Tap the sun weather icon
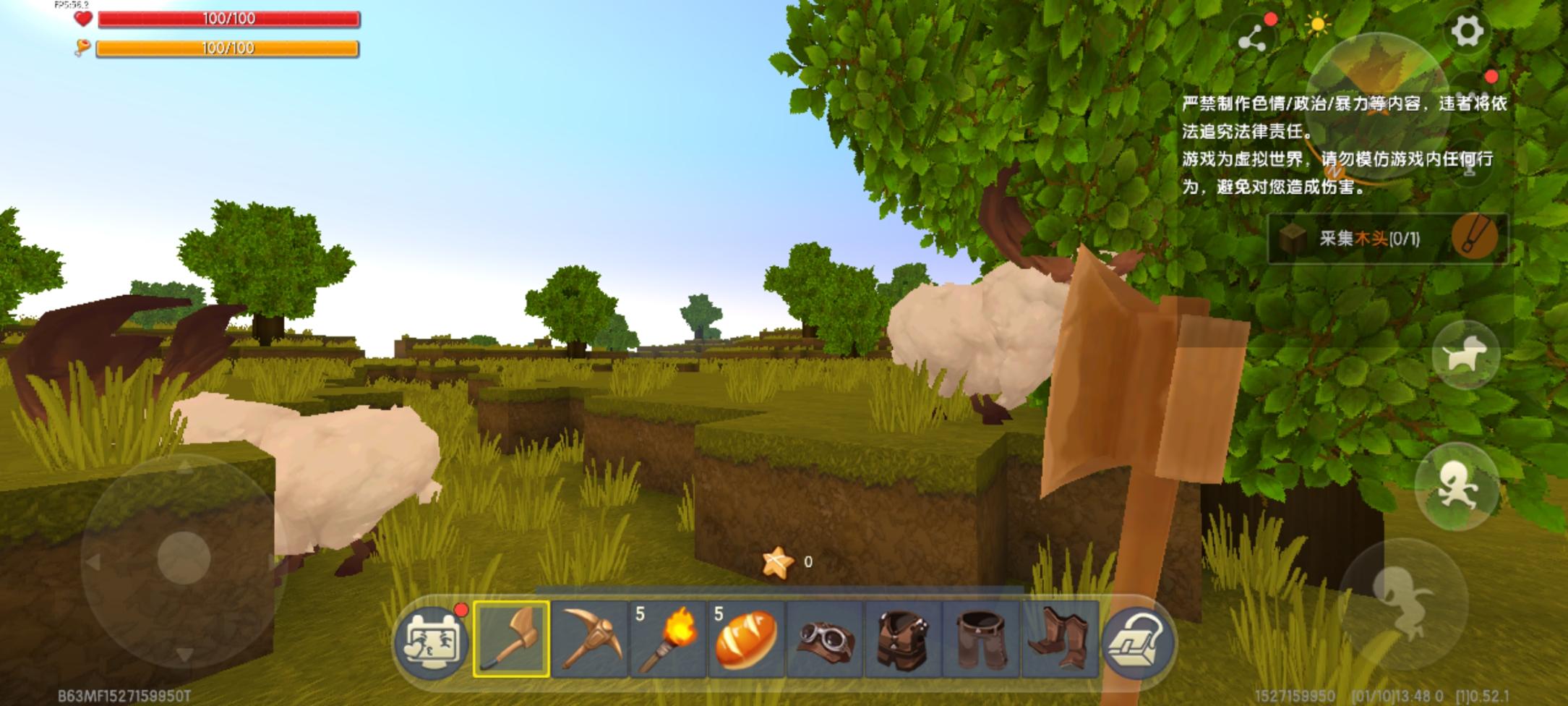The image size is (1568, 706). (1317, 26)
